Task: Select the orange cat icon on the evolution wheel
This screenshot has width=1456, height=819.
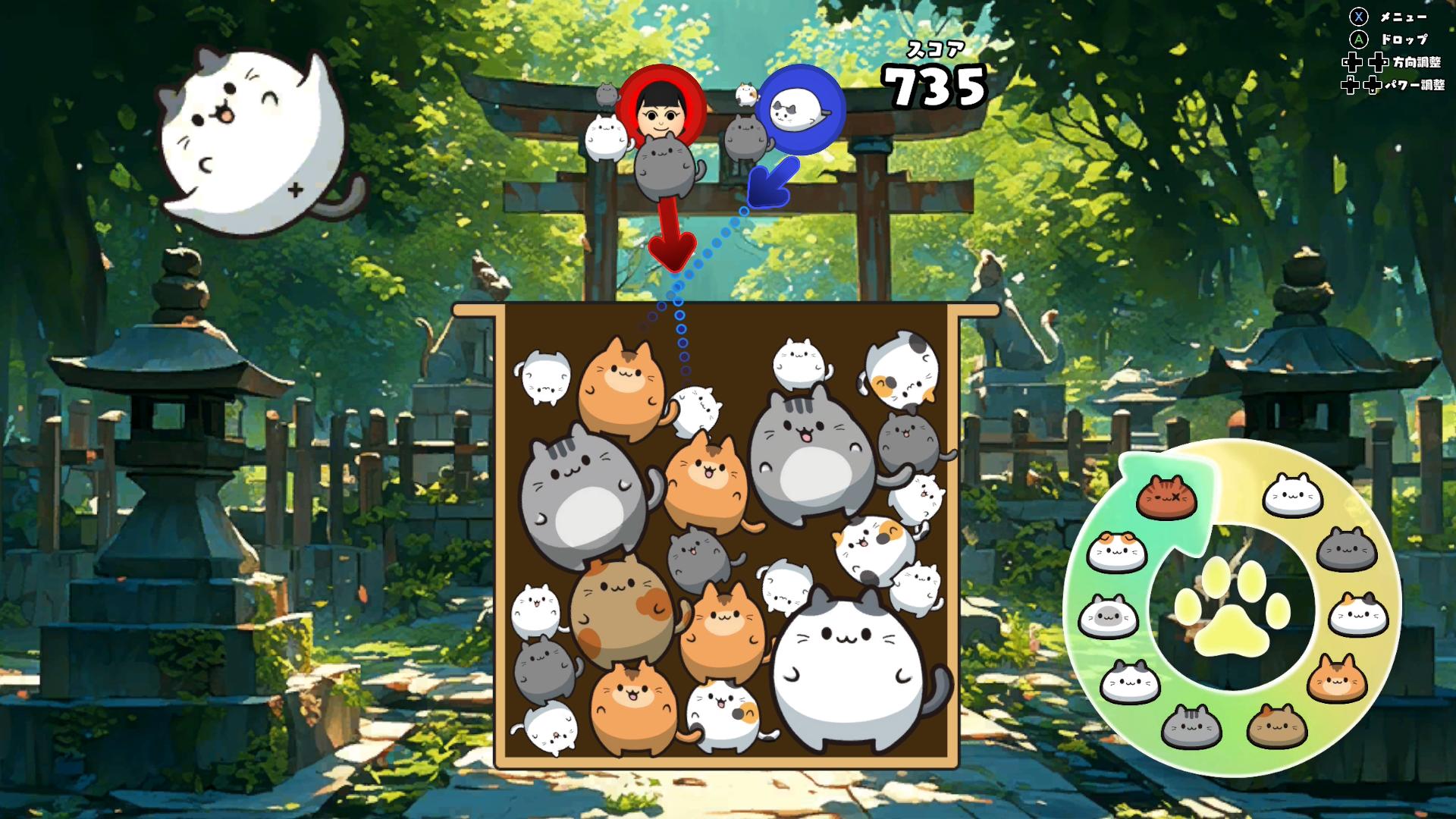Action: click(x=1338, y=679)
